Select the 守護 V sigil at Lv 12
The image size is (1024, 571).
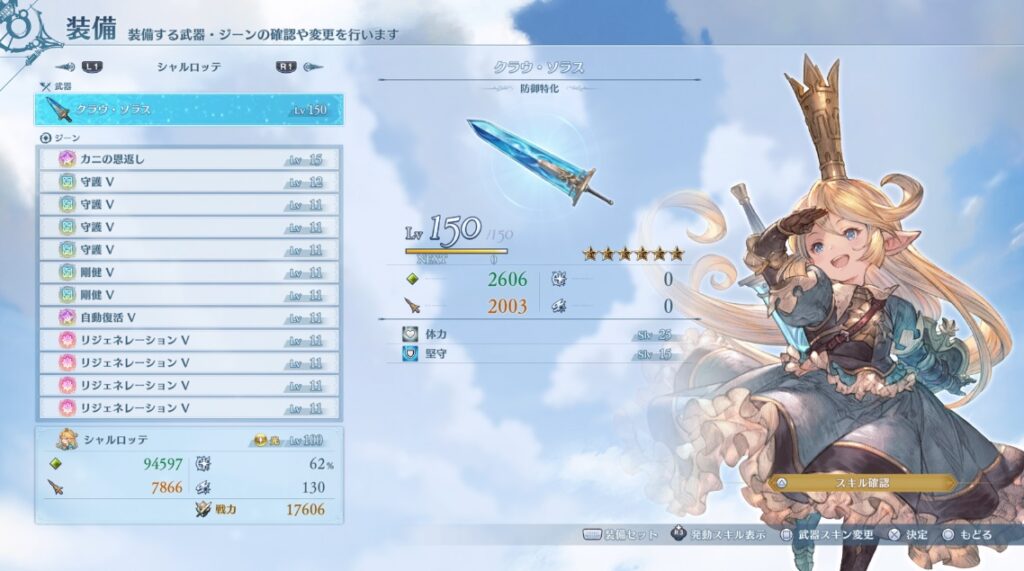[190, 181]
